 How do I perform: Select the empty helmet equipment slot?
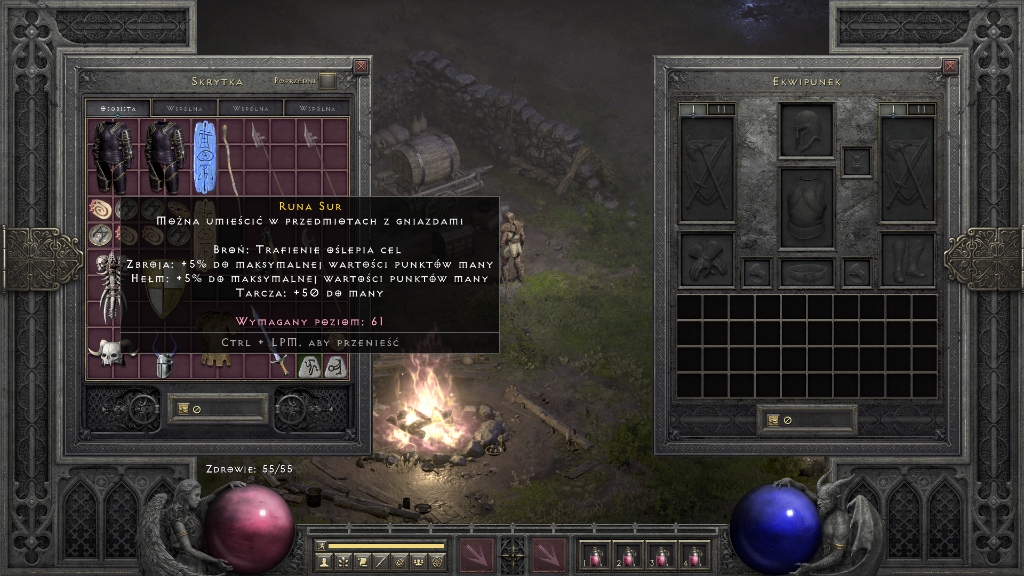(806, 130)
